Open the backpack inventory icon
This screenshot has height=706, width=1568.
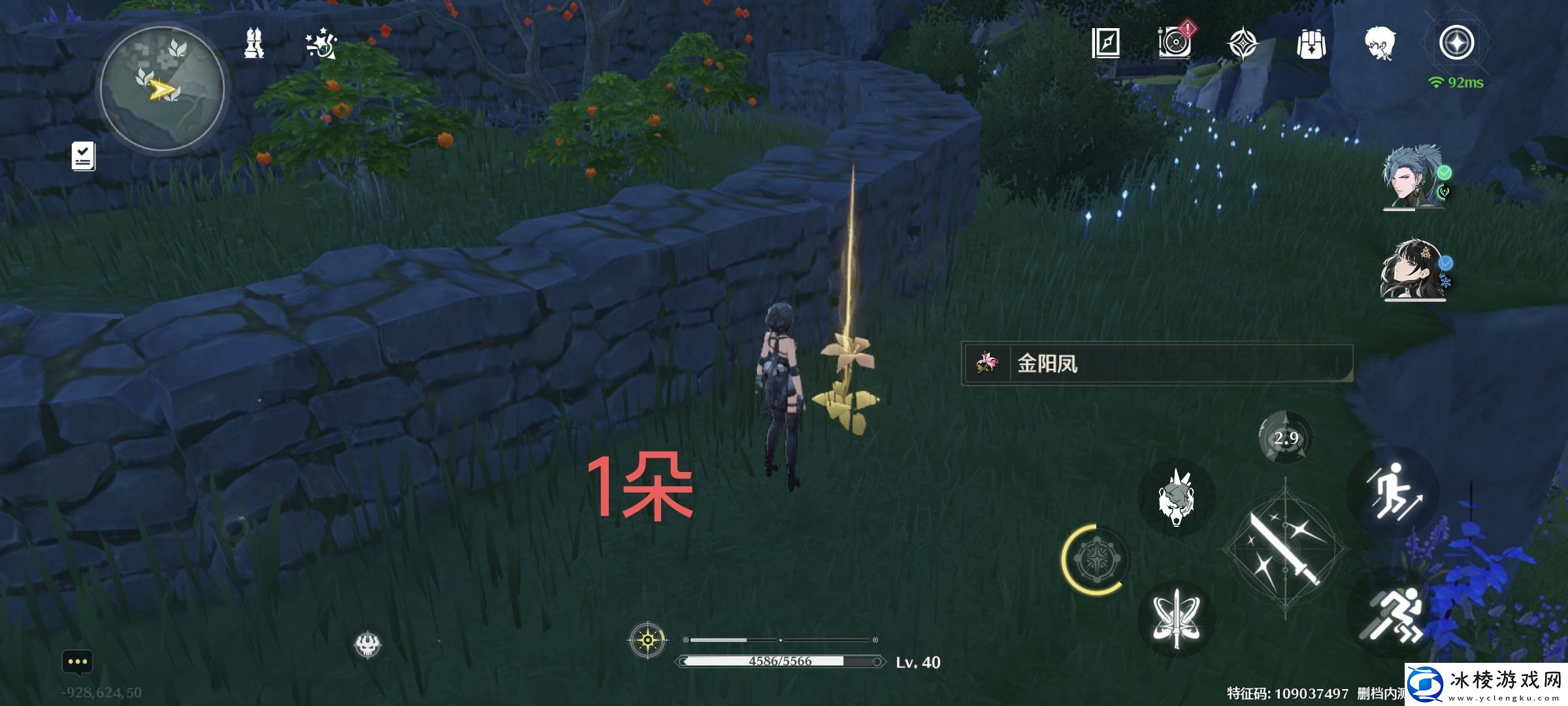[1310, 42]
